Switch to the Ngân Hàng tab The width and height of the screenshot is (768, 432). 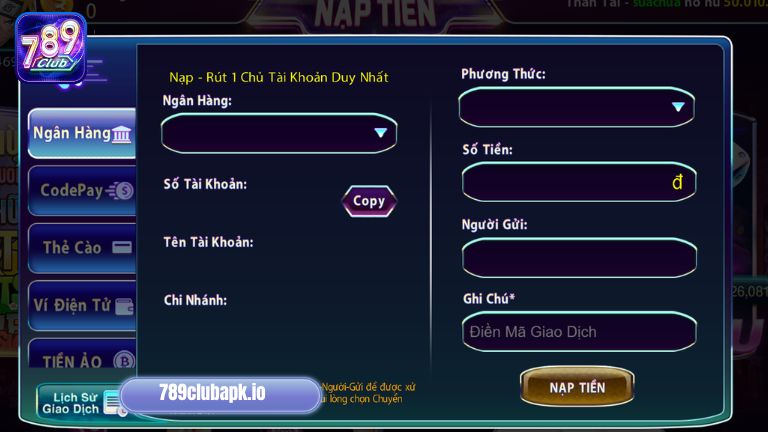[82, 133]
